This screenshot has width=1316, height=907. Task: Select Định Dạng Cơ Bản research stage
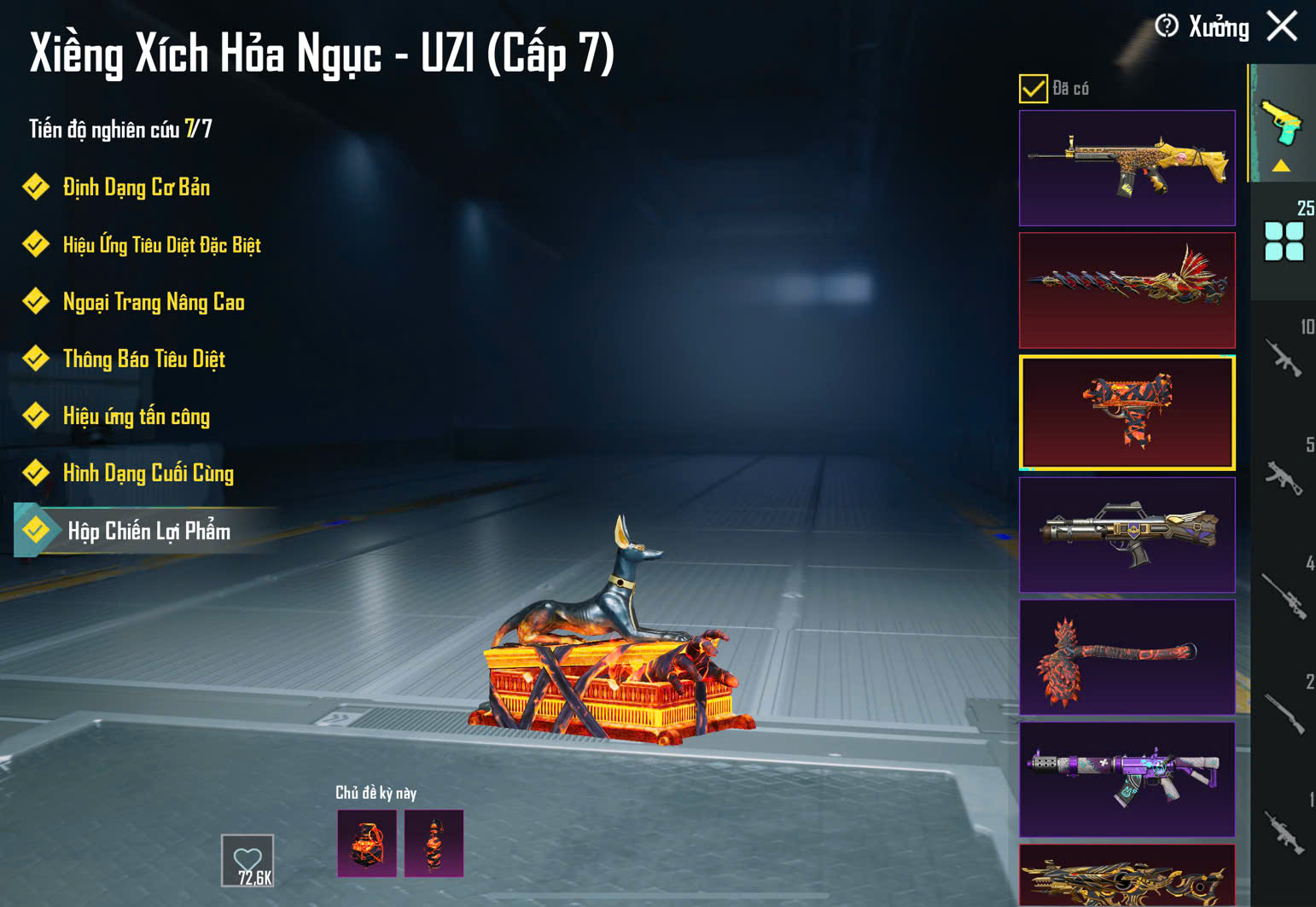tap(136, 188)
